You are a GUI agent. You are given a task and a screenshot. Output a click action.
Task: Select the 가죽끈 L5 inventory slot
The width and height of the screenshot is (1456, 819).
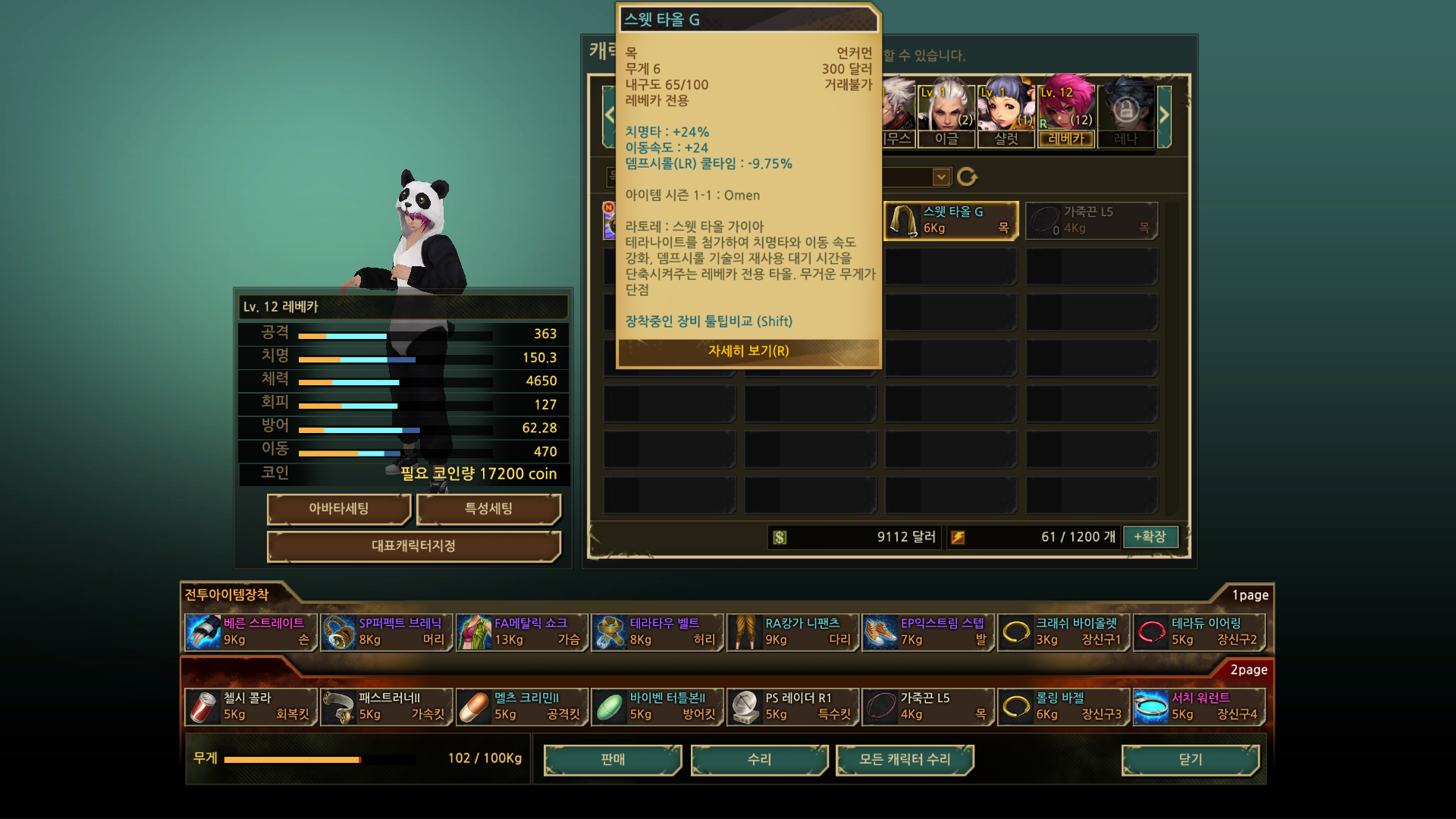click(x=1091, y=221)
